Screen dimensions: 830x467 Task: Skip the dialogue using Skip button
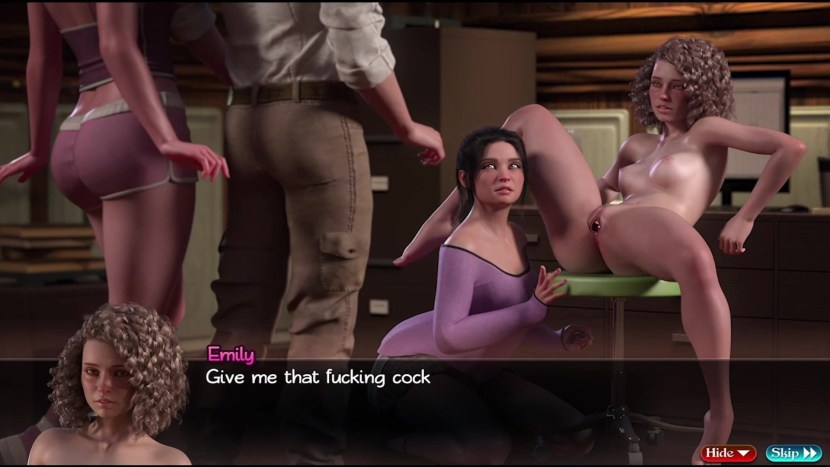(x=793, y=453)
